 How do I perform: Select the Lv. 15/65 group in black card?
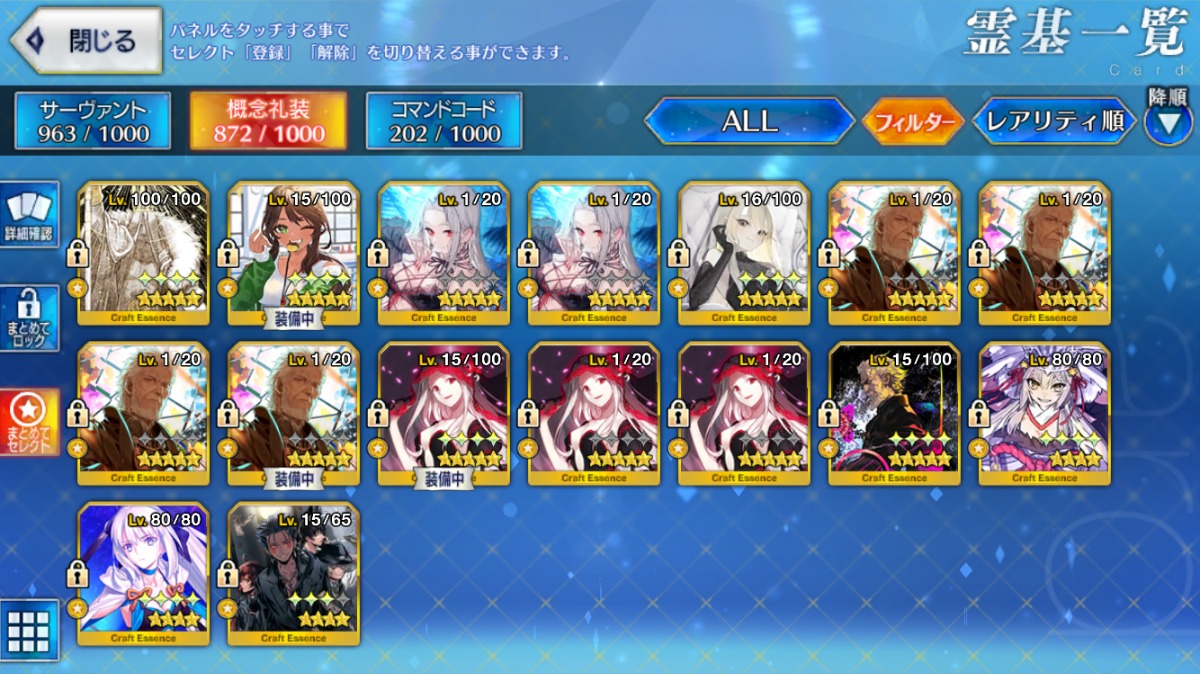[293, 573]
